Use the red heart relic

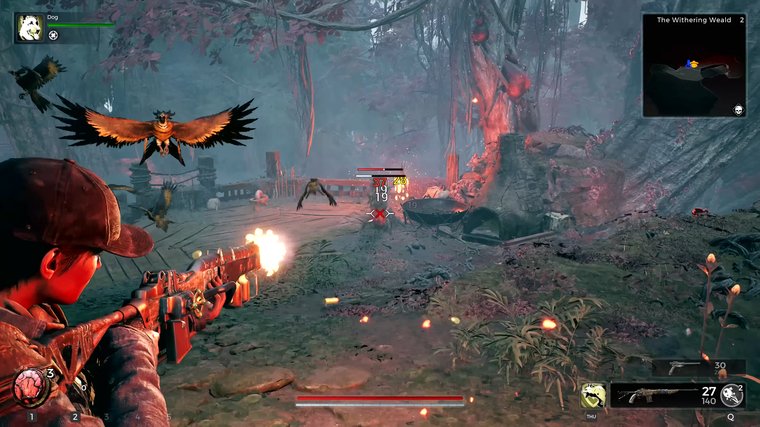tap(30, 386)
